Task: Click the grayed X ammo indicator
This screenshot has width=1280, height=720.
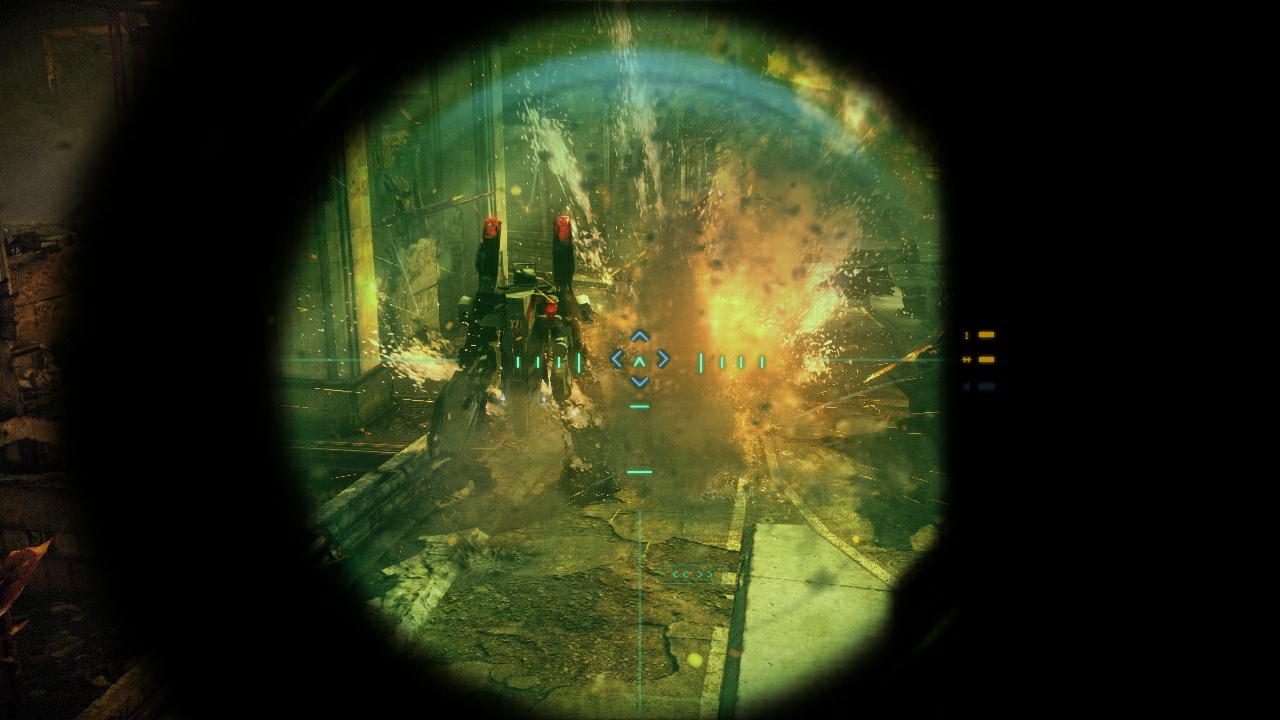Action: point(966,385)
